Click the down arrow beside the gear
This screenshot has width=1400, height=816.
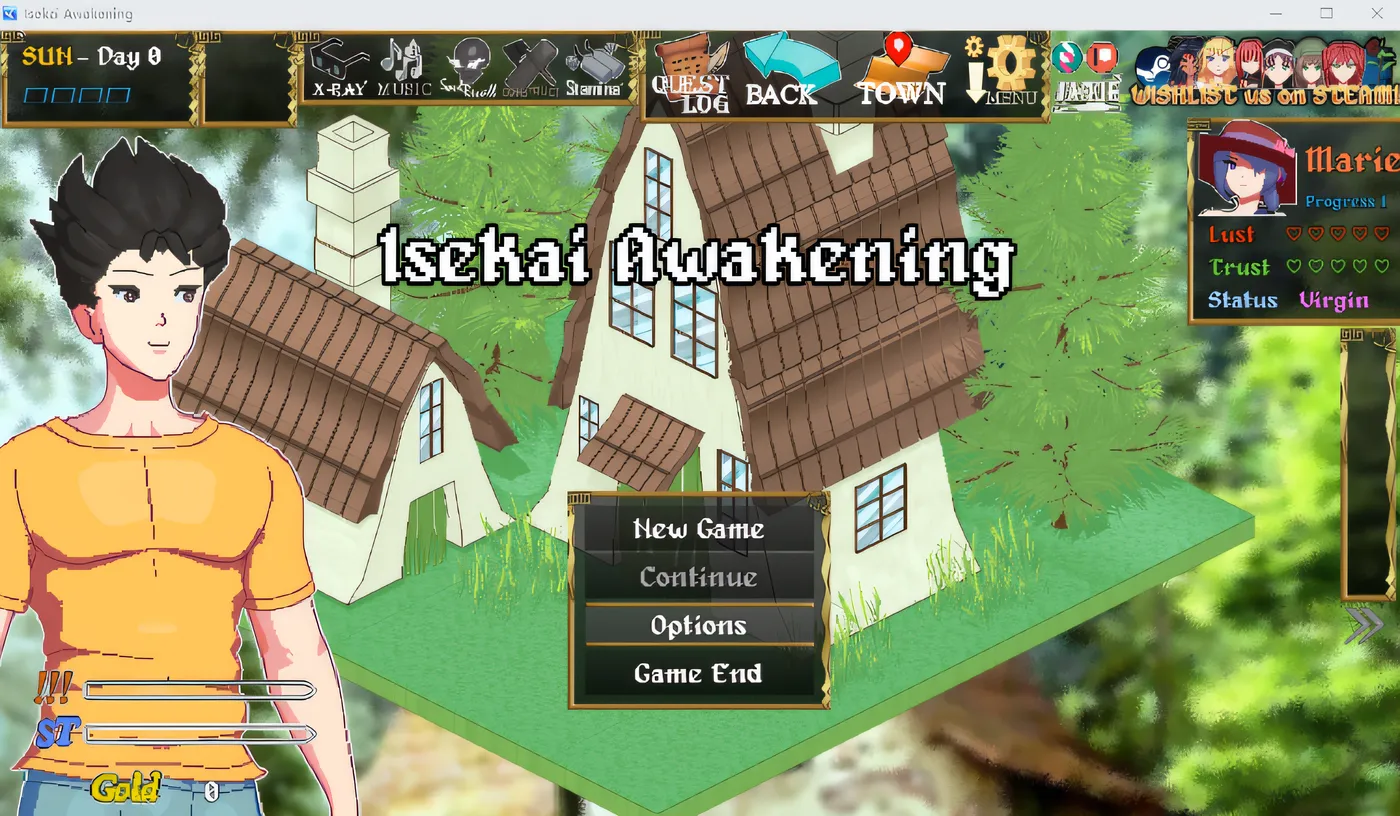pyautogui.click(x=975, y=78)
